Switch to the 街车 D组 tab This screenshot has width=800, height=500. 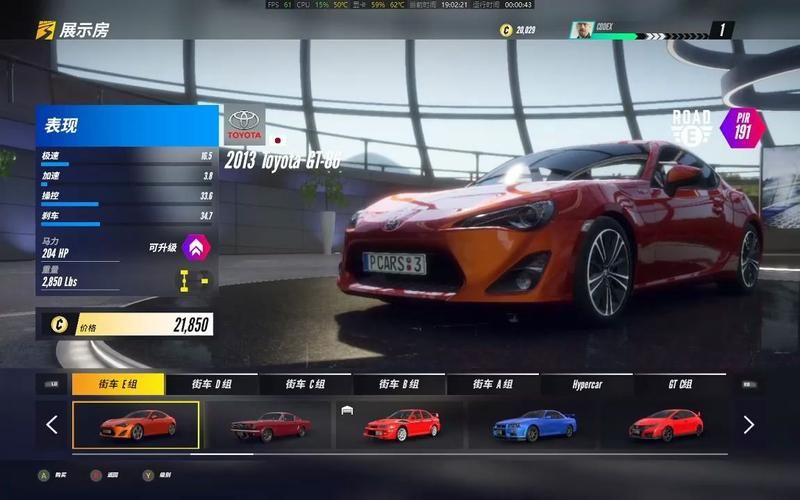click(212, 384)
